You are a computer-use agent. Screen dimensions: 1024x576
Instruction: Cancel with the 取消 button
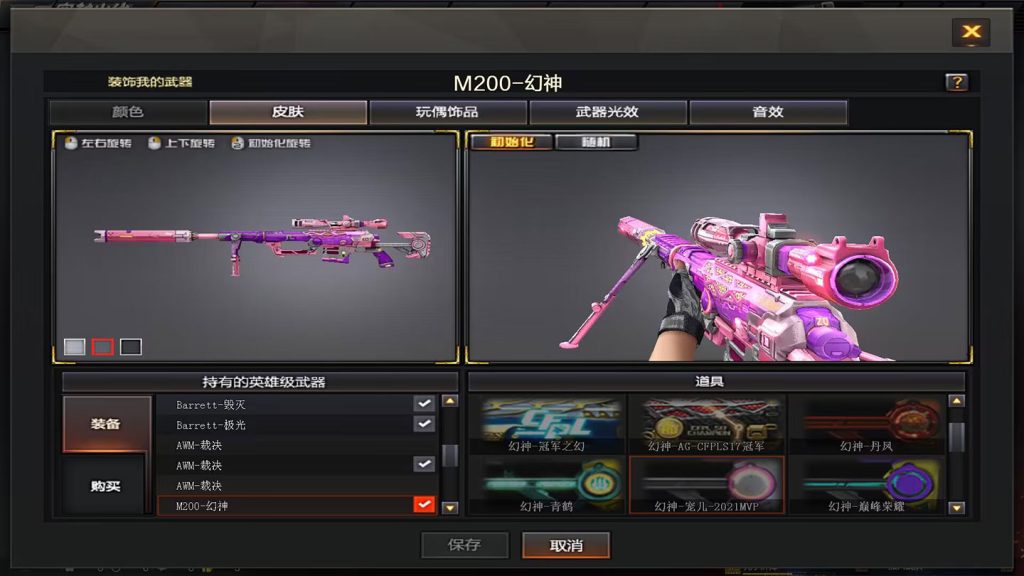coord(566,545)
